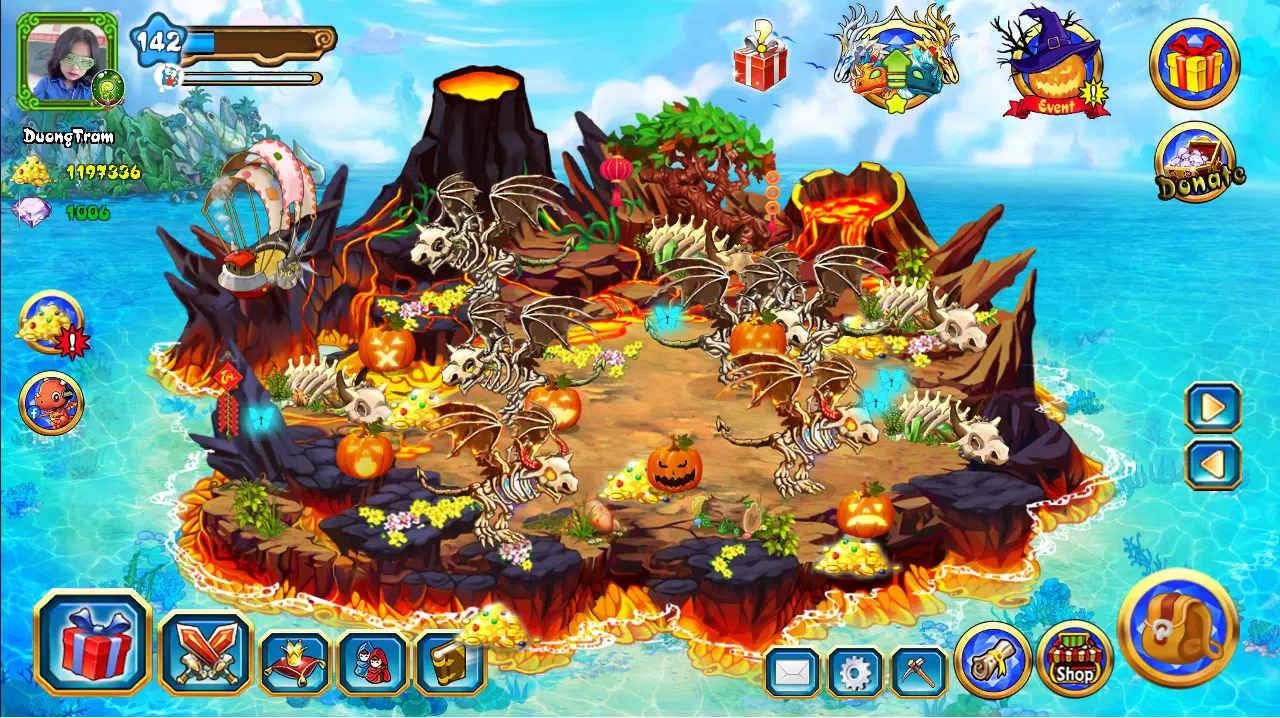Open the red gift box menu
Viewport: 1280px width, 718px height.
(93, 642)
